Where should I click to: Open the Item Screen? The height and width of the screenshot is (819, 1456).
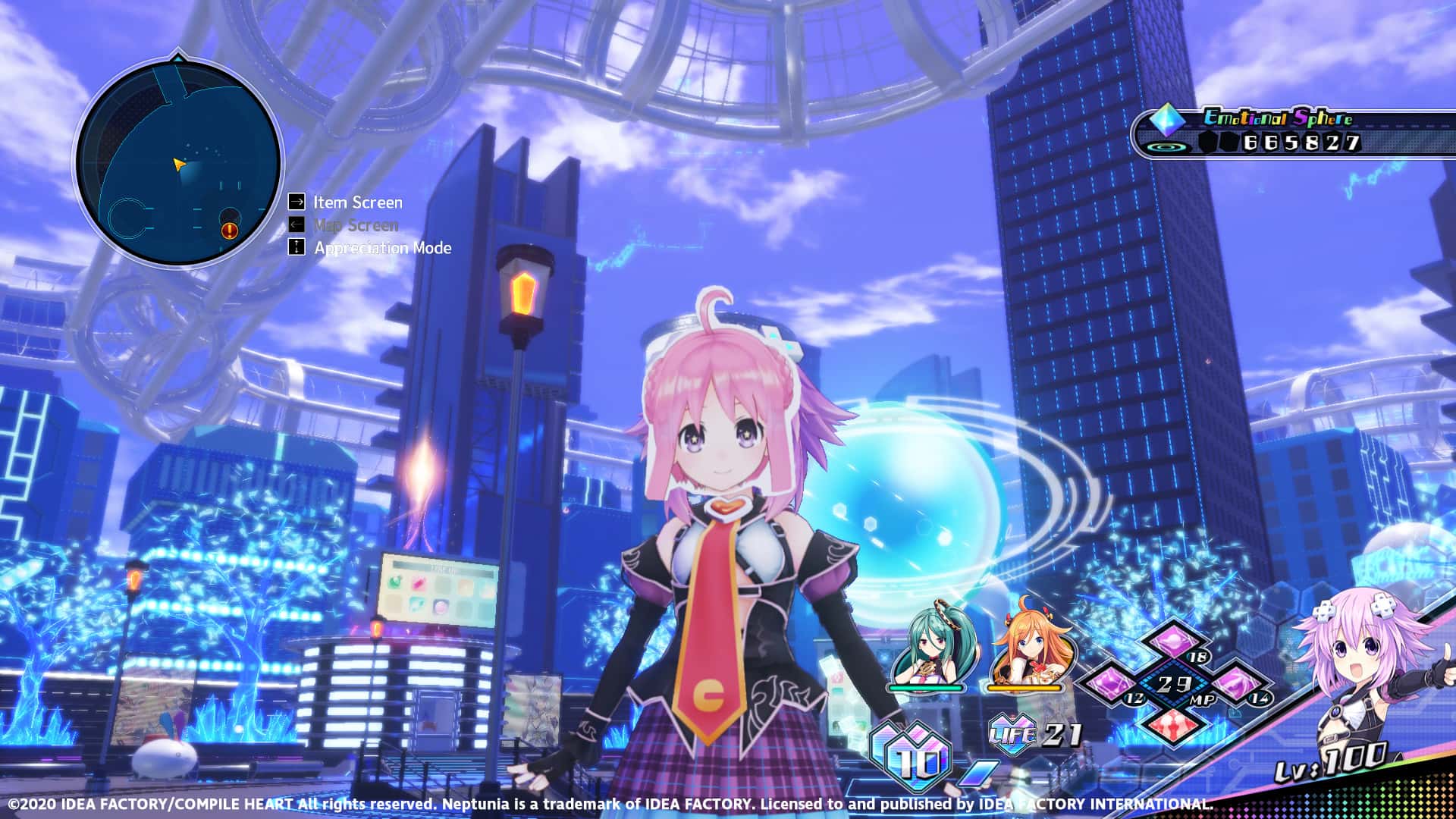356,202
